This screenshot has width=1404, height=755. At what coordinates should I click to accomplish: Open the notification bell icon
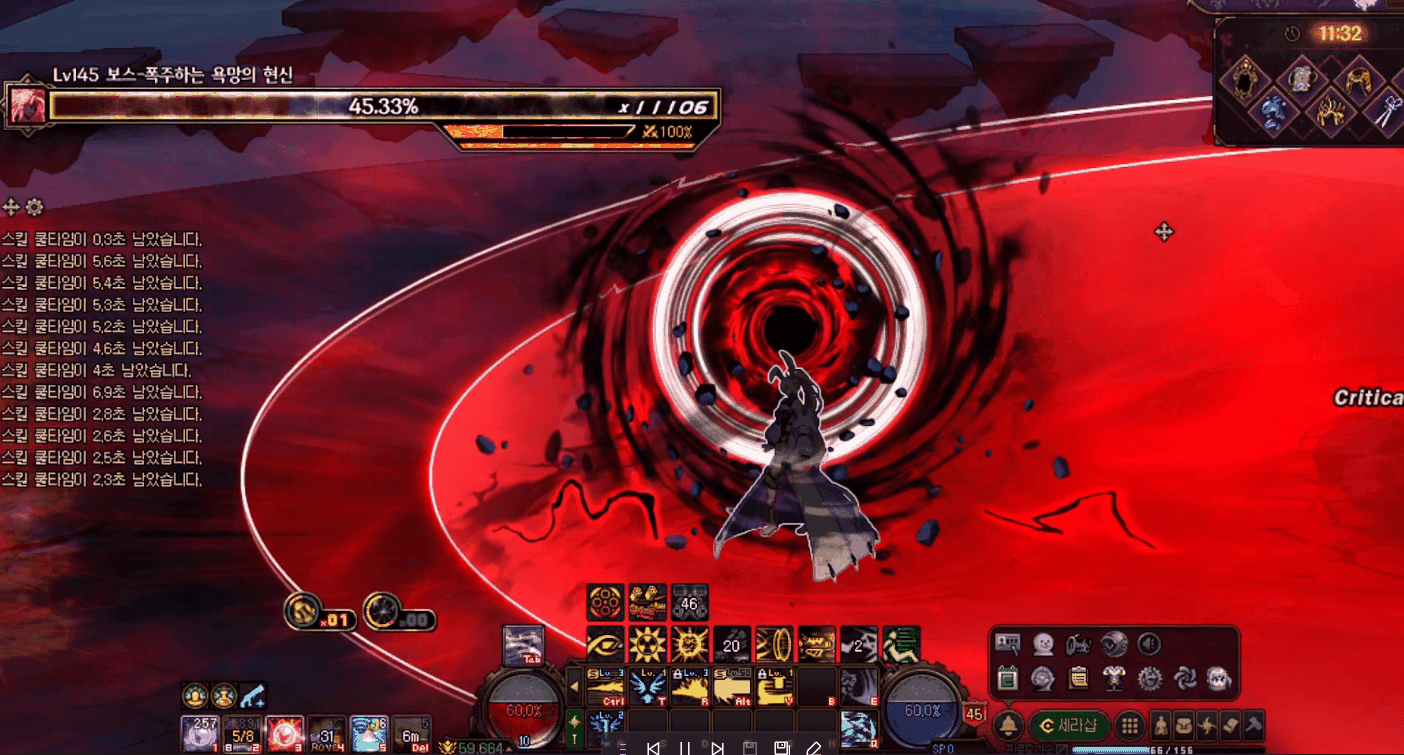pyautogui.click(x=1008, y=726)
